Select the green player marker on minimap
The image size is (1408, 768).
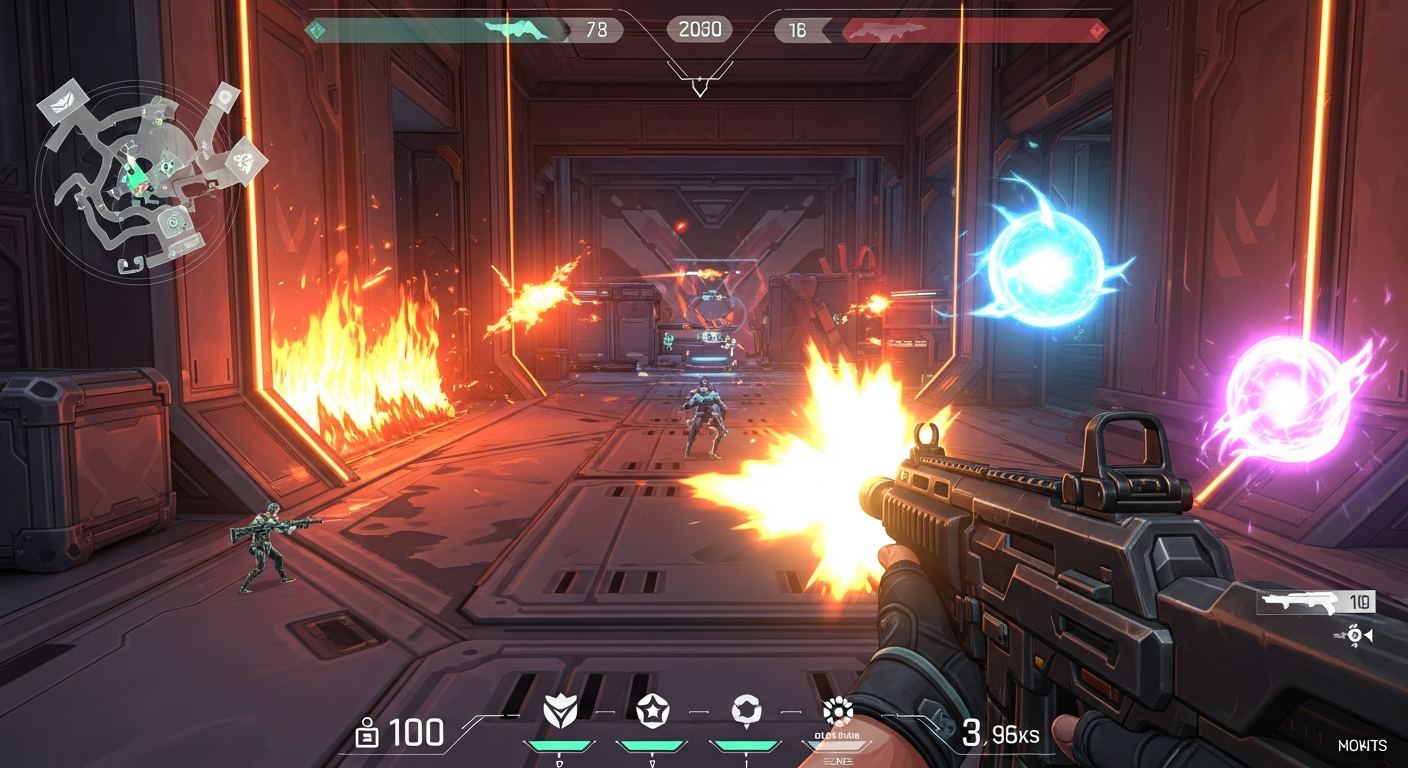tap(135, 177)
